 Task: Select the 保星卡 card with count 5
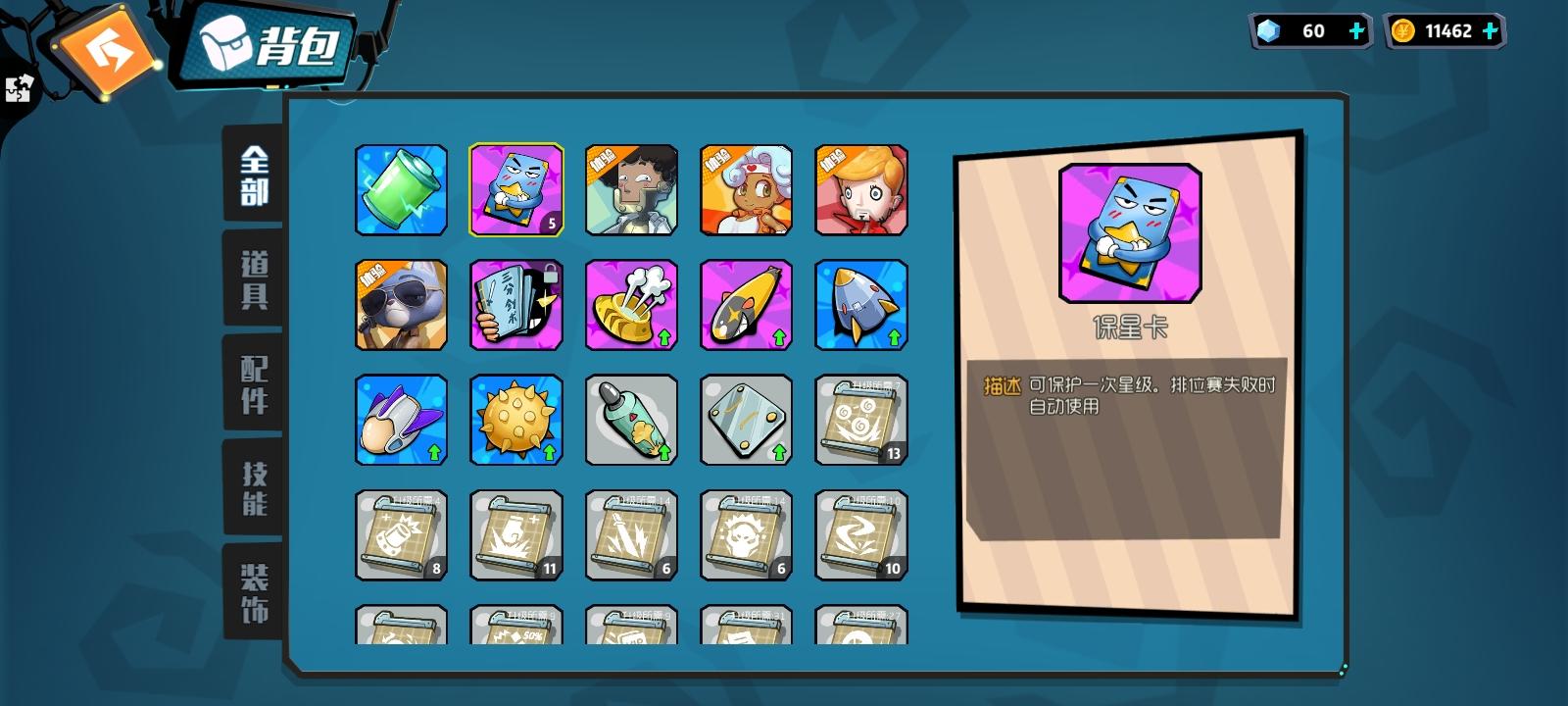pyautogui.click(x=515, y=189)
